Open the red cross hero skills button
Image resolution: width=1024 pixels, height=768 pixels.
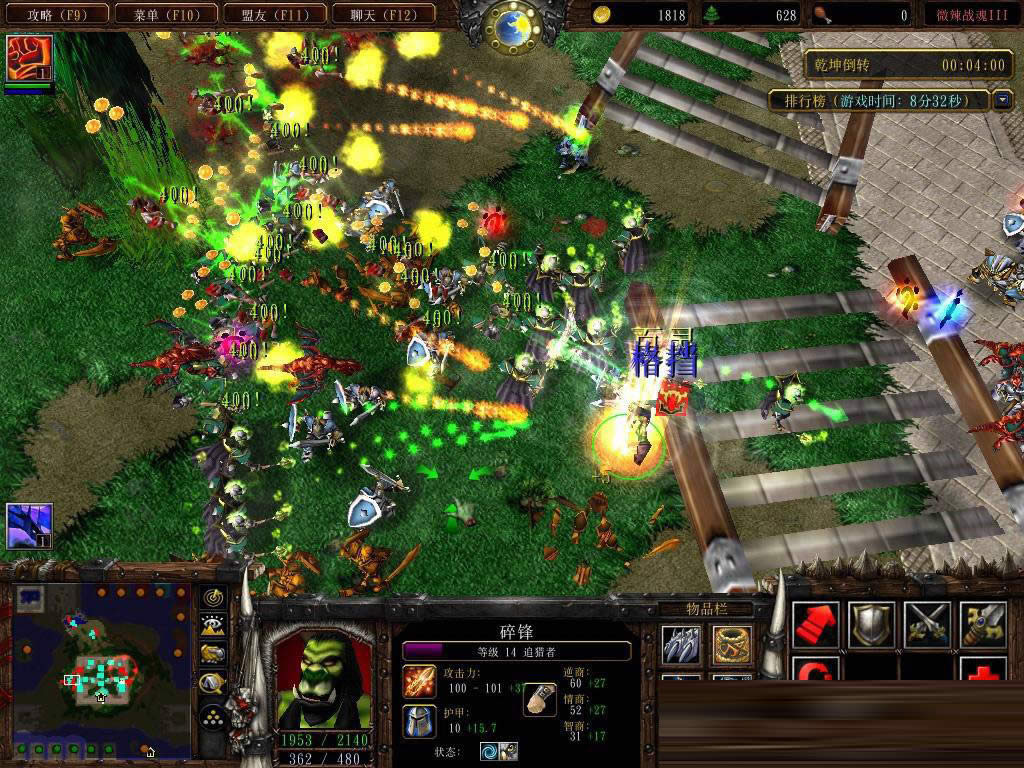(x=982, y=670)
